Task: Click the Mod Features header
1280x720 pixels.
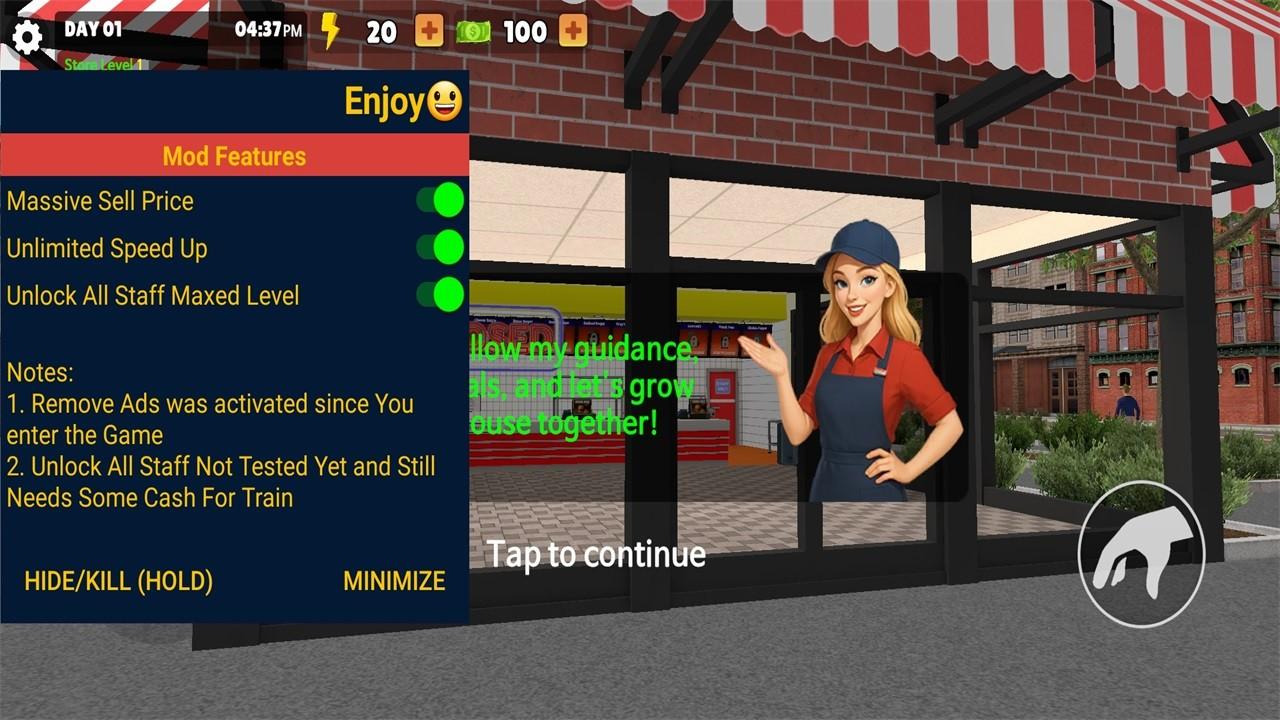Action: (x=235, y=156)
